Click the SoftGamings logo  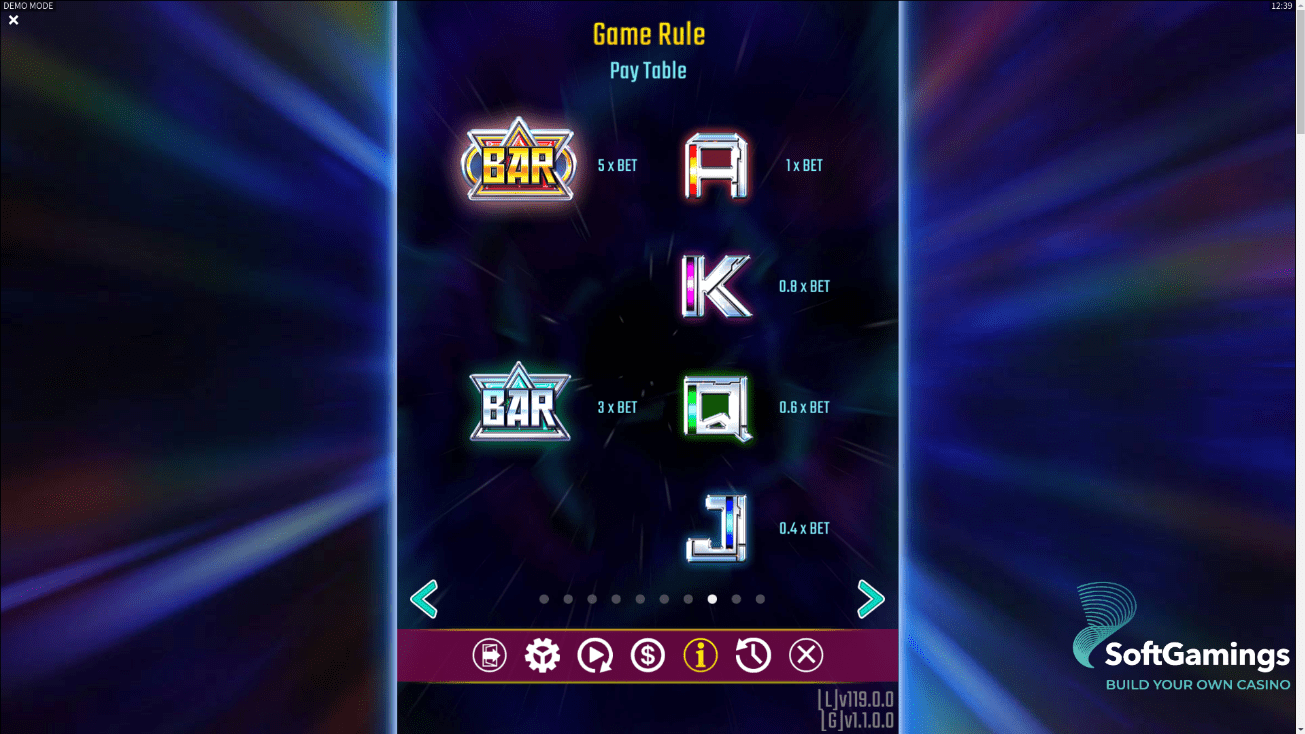pos(1181,640)
